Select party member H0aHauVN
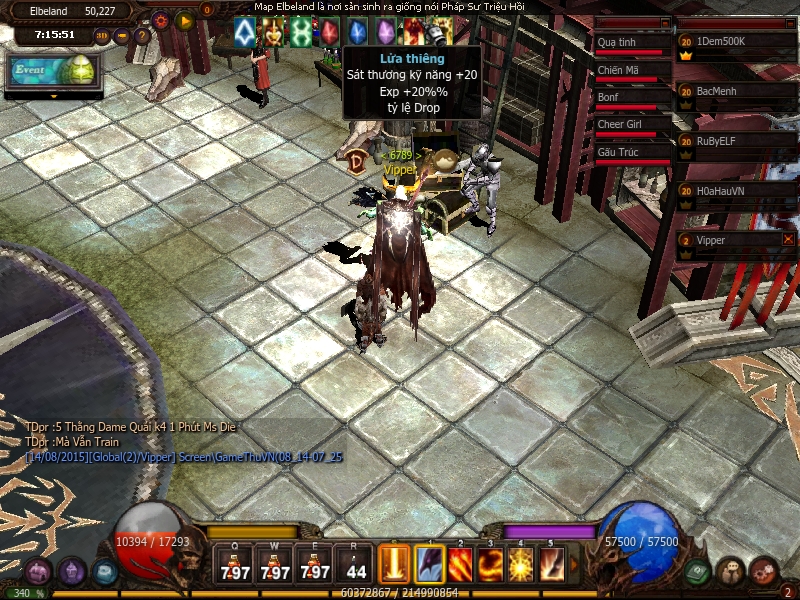This screenshot has width=800, height=600. pos(735,191)
